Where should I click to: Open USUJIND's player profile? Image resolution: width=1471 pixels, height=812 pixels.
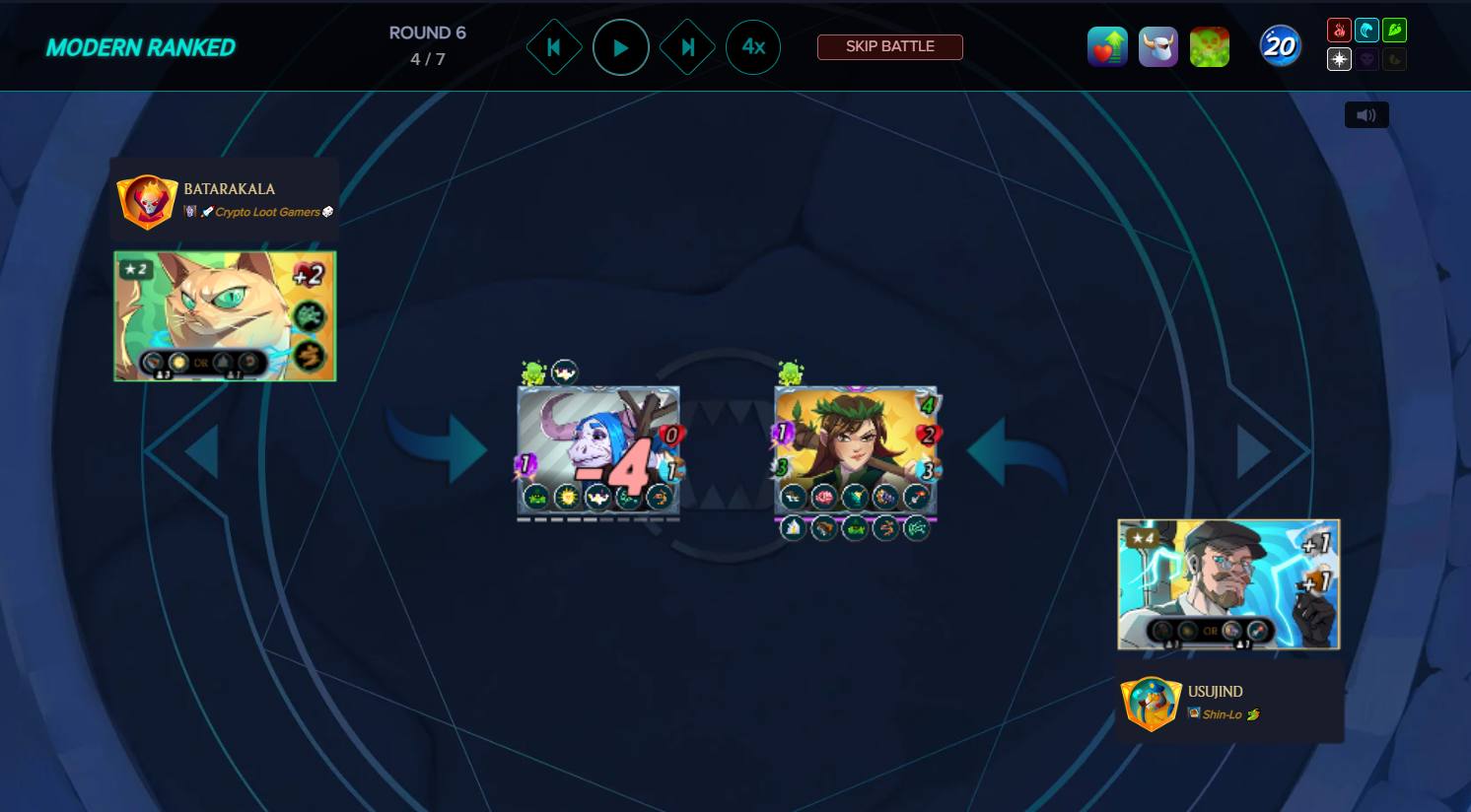tap(1215, 692)
